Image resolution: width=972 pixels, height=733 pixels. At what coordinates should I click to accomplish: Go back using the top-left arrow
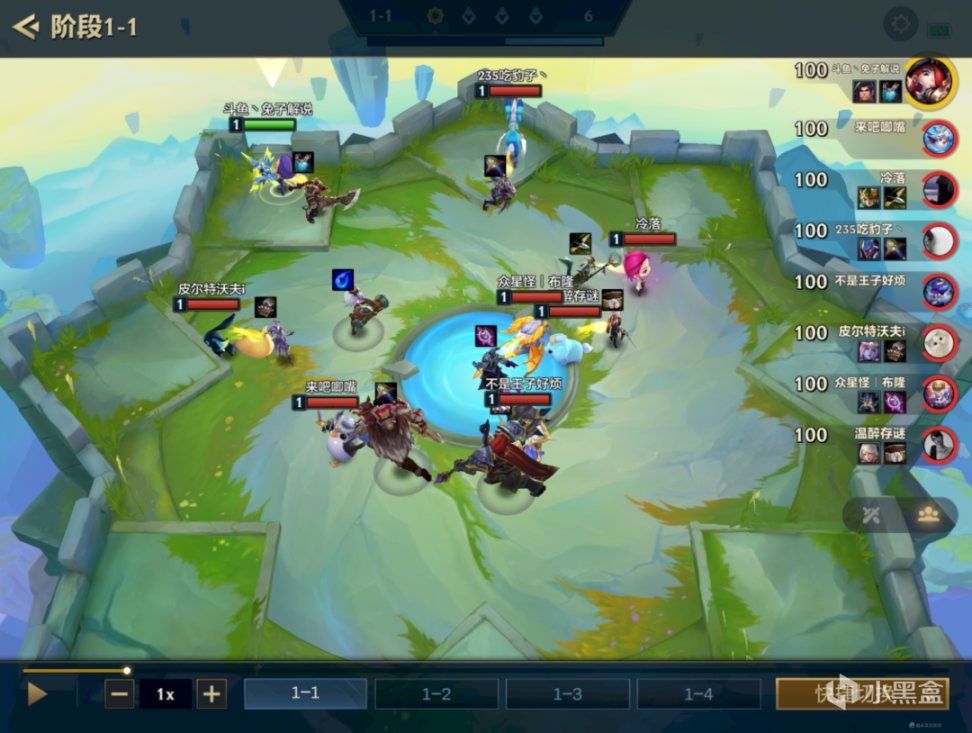tap(26, 26)
